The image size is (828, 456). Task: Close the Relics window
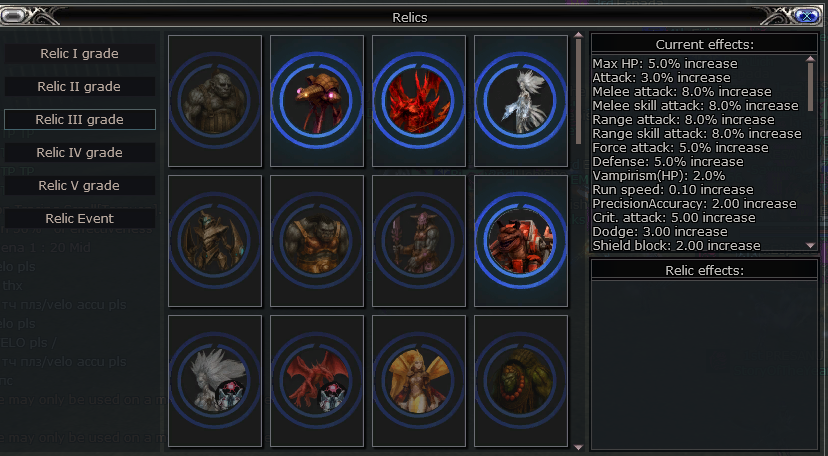806,16
